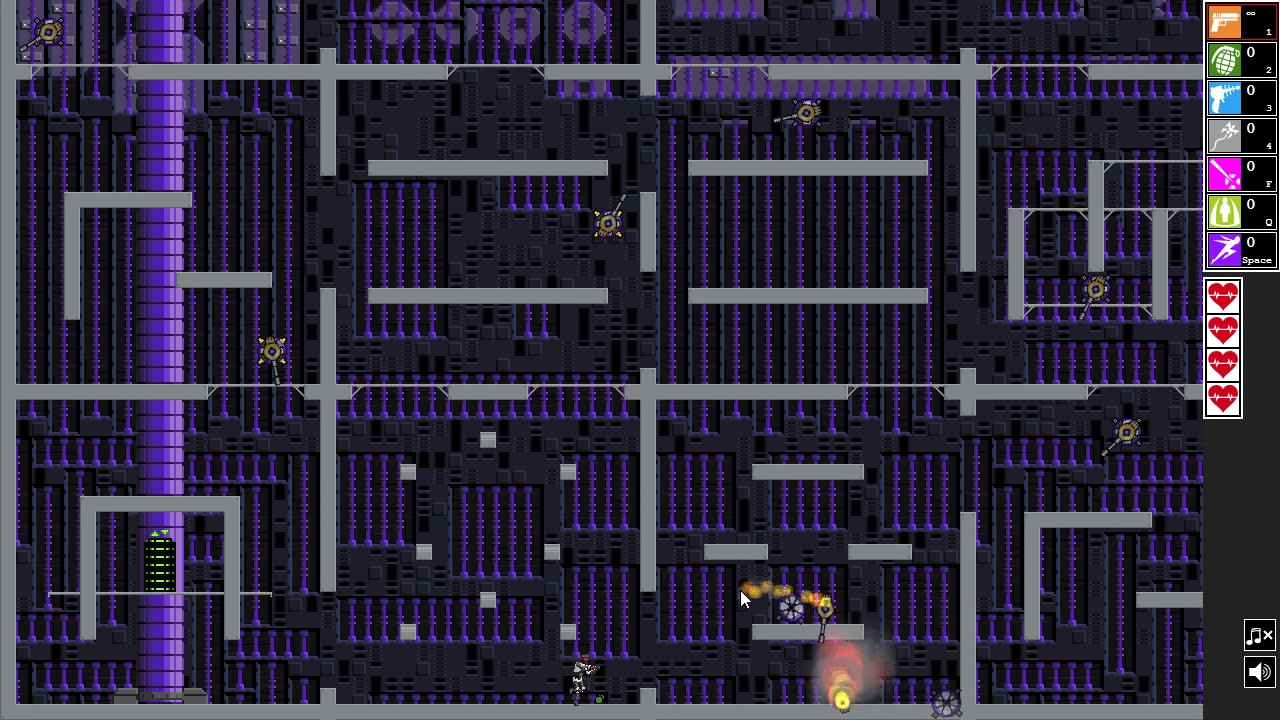Click the drone enemy near the top center
Image resolution: width=1280 pixels, height=720 pixels.
tap(807, 113)
